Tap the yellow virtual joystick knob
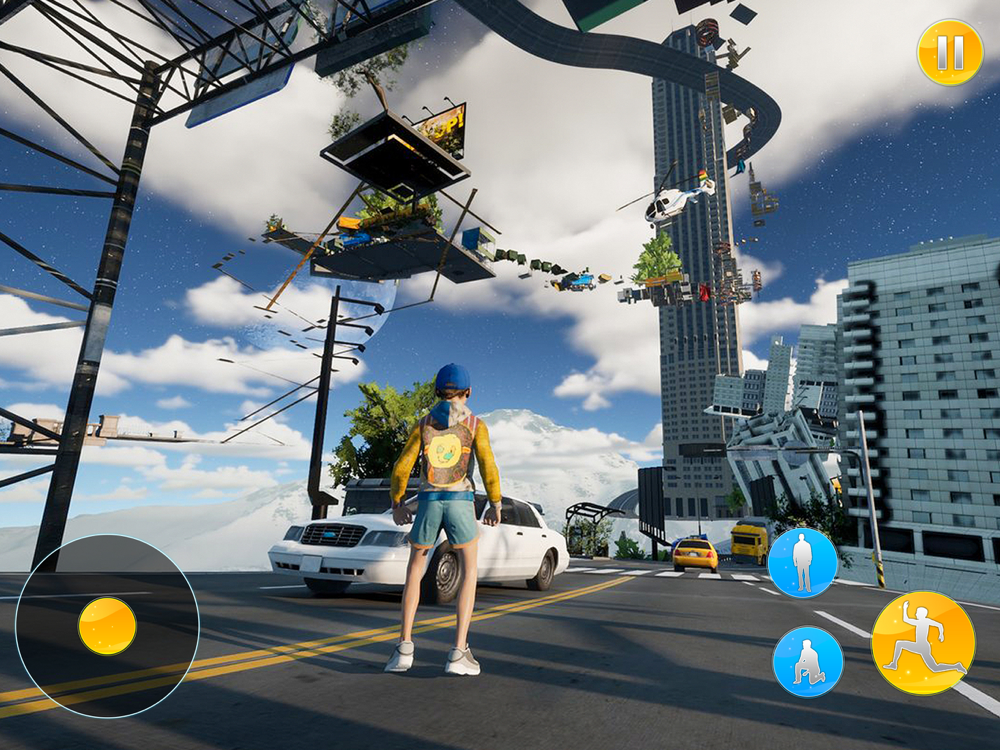The width and height of the screenshot is (1000, 750). coord(107,626)
